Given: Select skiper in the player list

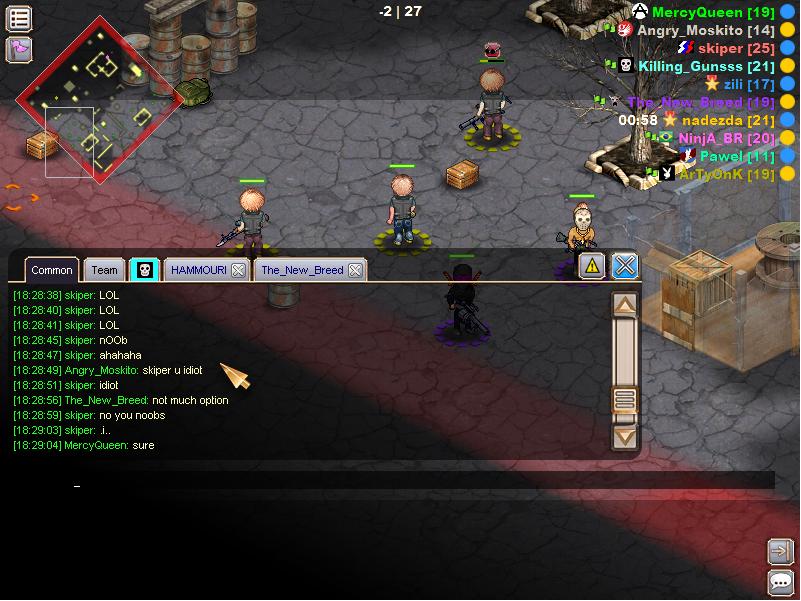Looking at the screenshot, I should pyautogui.click(x=720, y=48).
